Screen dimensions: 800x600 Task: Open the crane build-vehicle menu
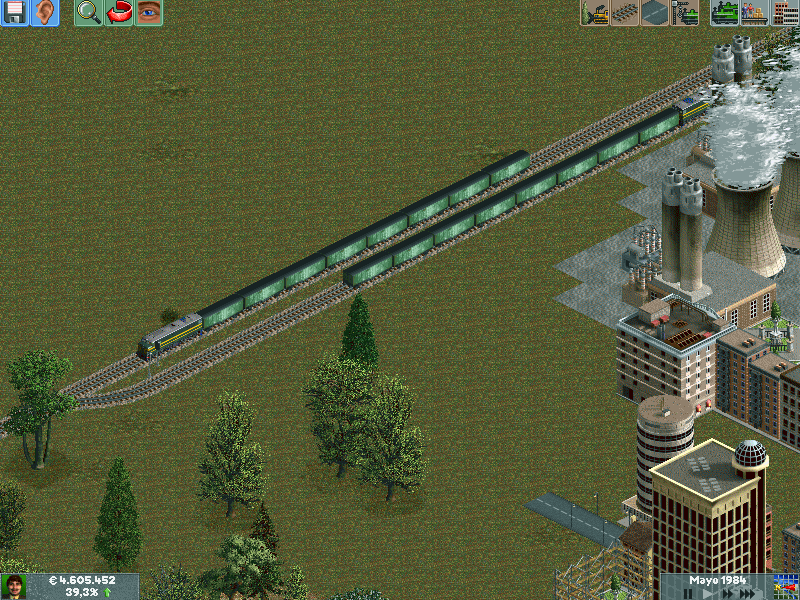tap(685, 13)
